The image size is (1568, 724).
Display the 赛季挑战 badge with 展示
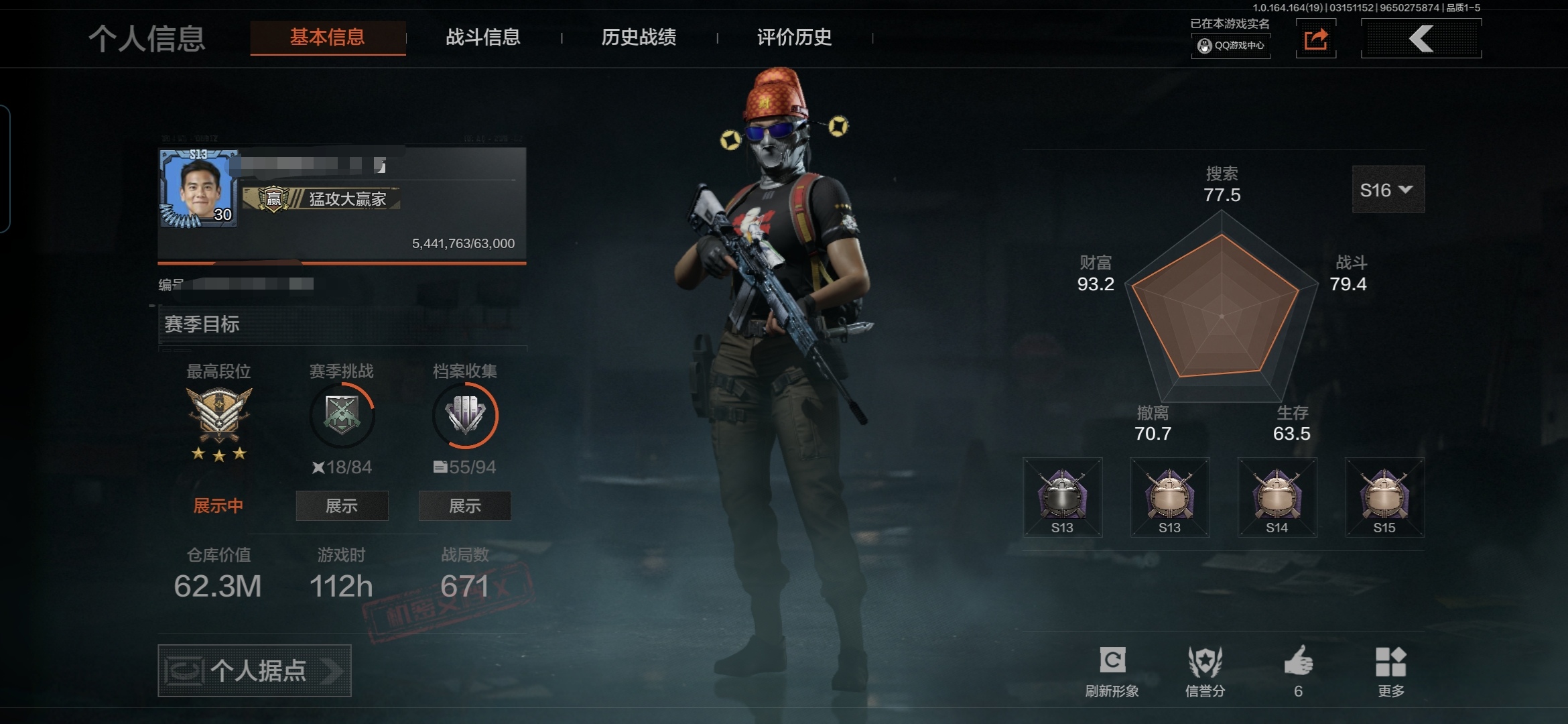tap(342, 506)
